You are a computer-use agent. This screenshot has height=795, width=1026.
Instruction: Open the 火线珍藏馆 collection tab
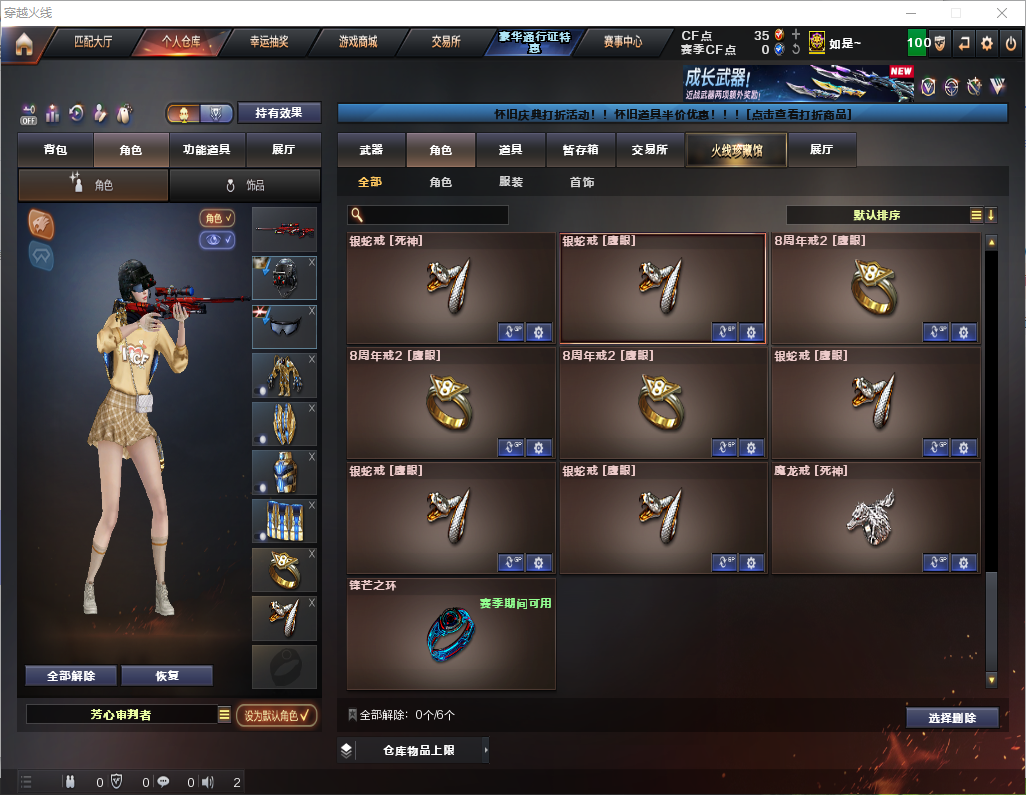coord(735,150)
